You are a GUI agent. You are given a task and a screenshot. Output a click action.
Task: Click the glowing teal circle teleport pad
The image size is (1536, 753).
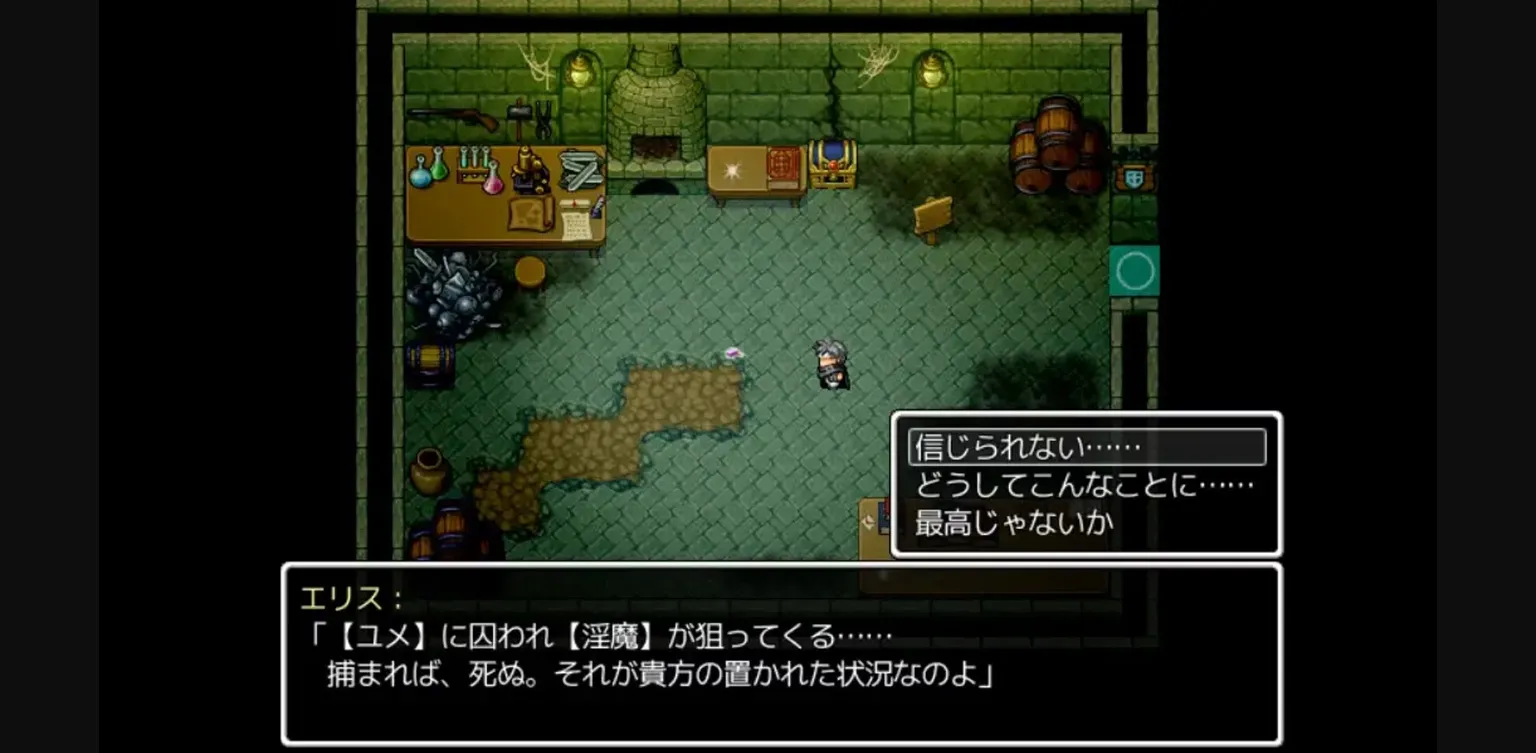tap(1136, 272)
